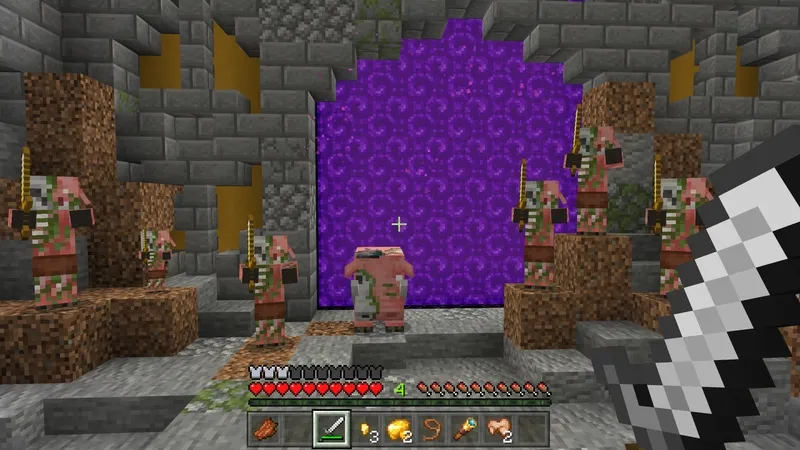Select the cooked meat hotbar slot

[264, 430]
